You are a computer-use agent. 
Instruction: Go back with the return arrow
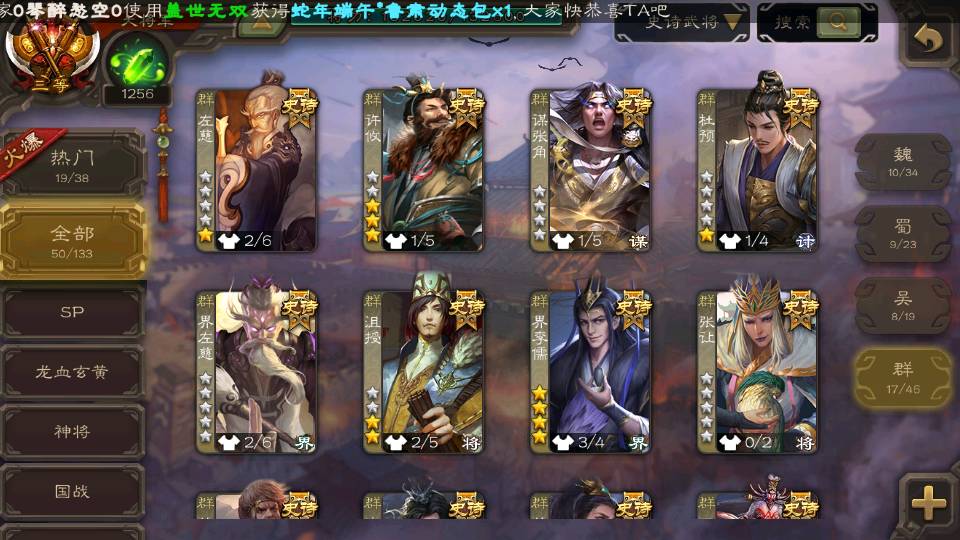coord(929,40)
